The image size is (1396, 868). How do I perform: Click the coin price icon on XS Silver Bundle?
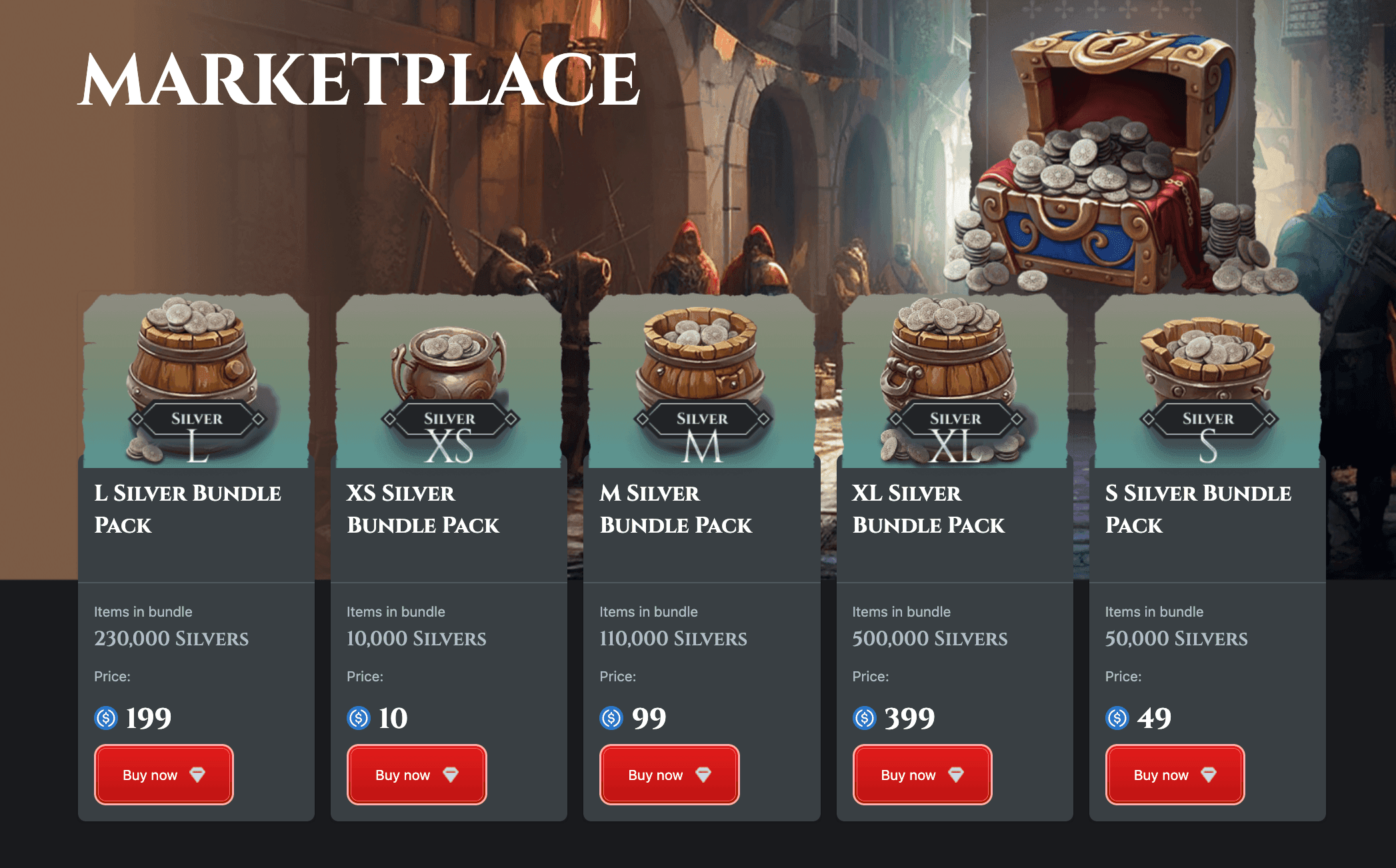358,719
